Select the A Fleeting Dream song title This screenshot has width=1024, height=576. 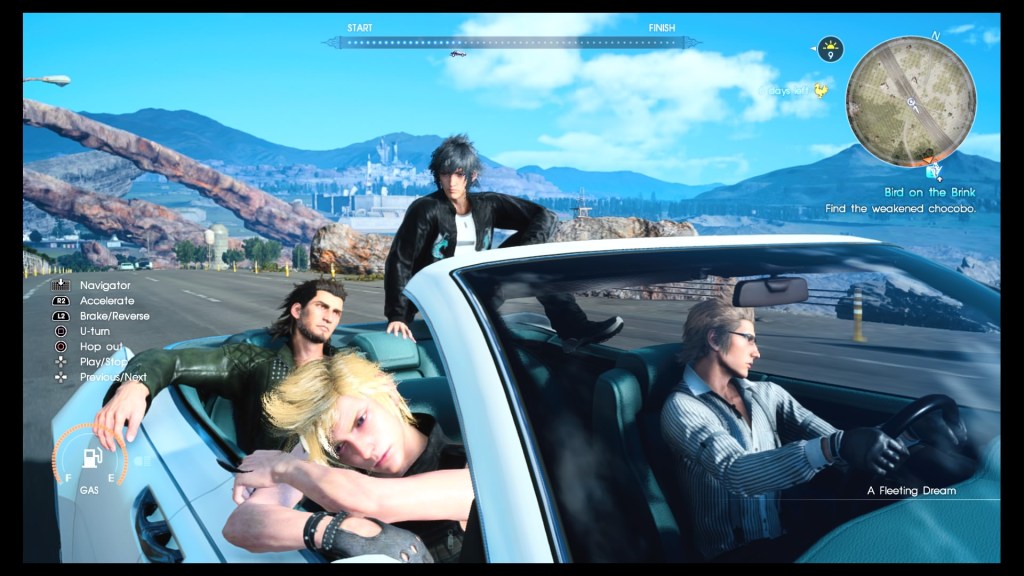pyautogui.click(x=911, y=491)
